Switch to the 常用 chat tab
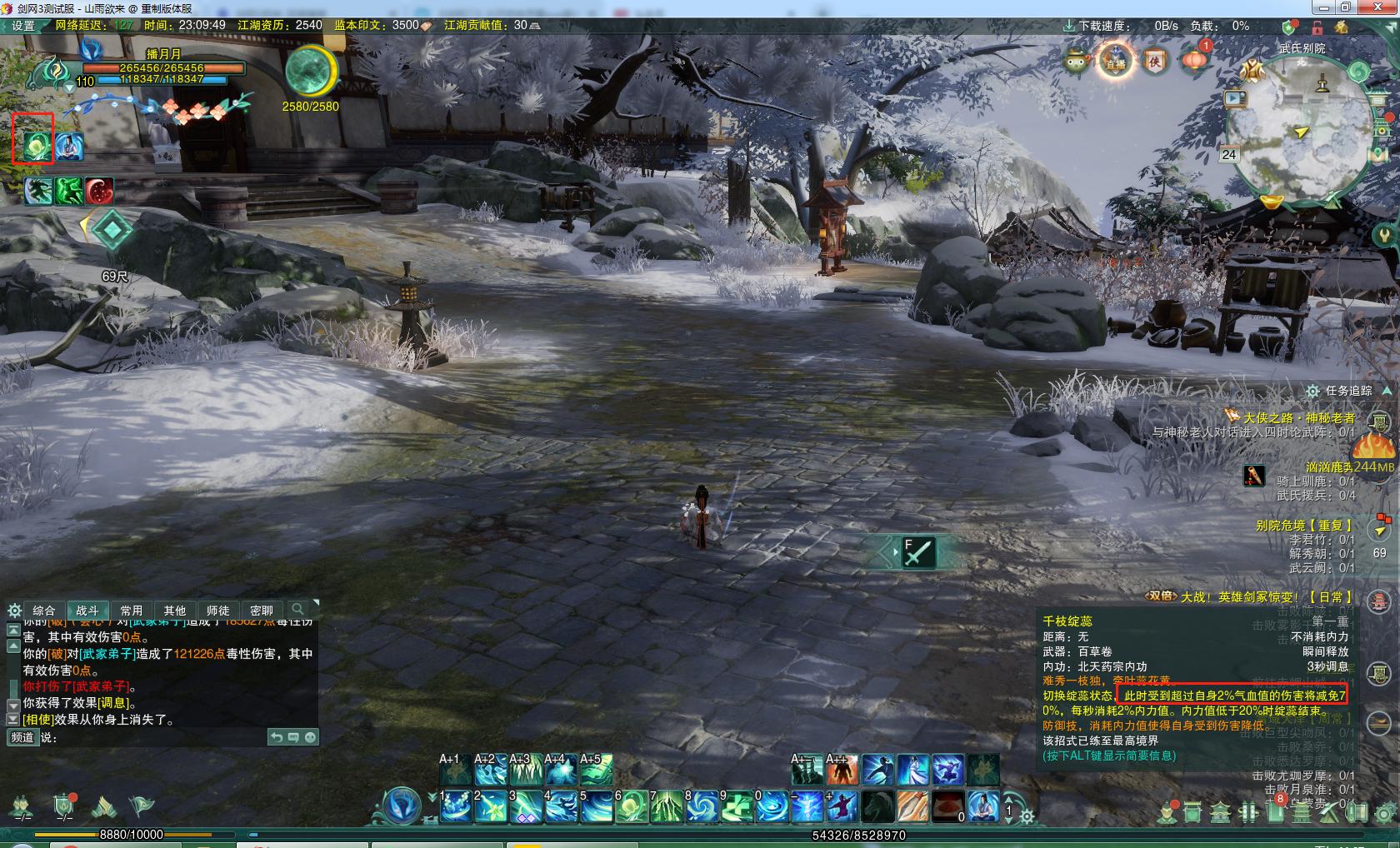The height and width of the screenshot is (848, 1400). coord(131,611)
